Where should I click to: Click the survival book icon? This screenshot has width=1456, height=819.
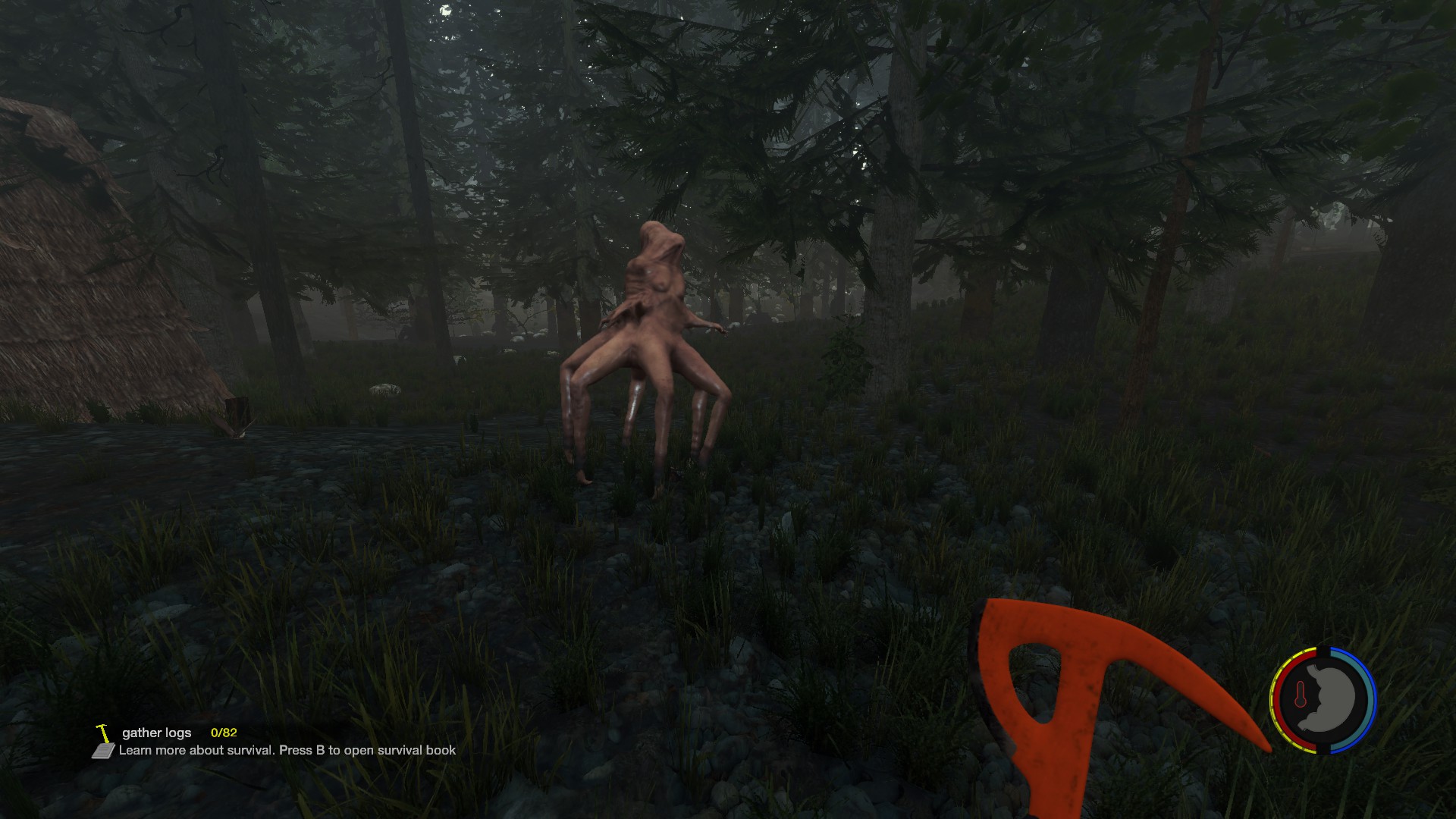tap(103, 751)
